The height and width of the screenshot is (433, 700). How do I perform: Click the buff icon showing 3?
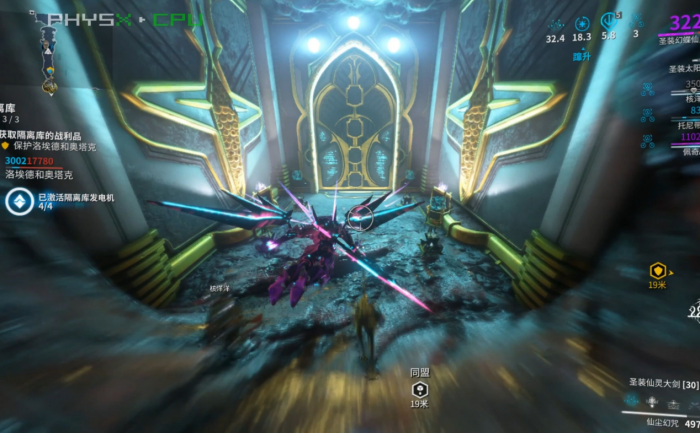(637, 22)
